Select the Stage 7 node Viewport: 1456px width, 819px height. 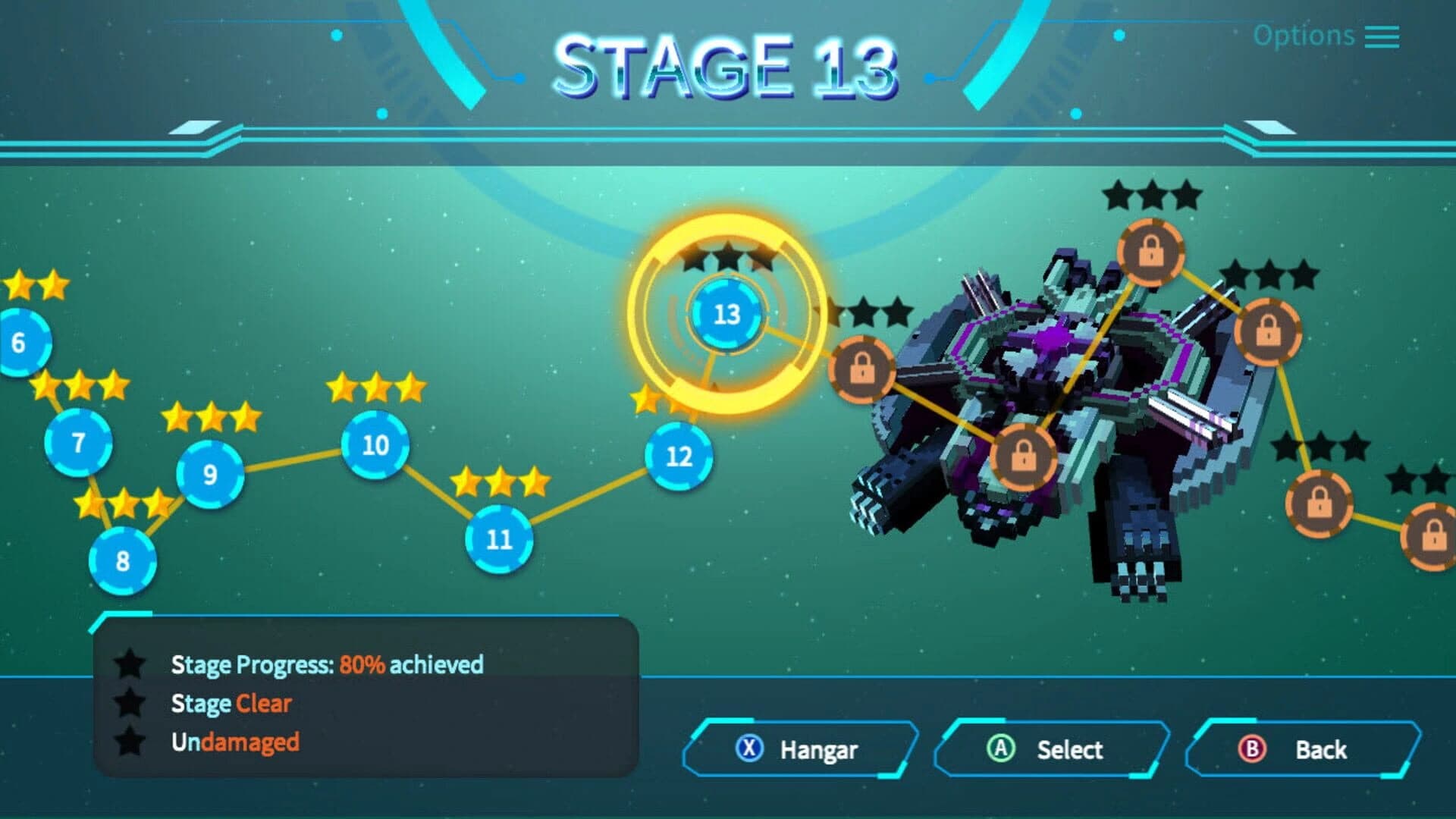click(x=77, y=443)
